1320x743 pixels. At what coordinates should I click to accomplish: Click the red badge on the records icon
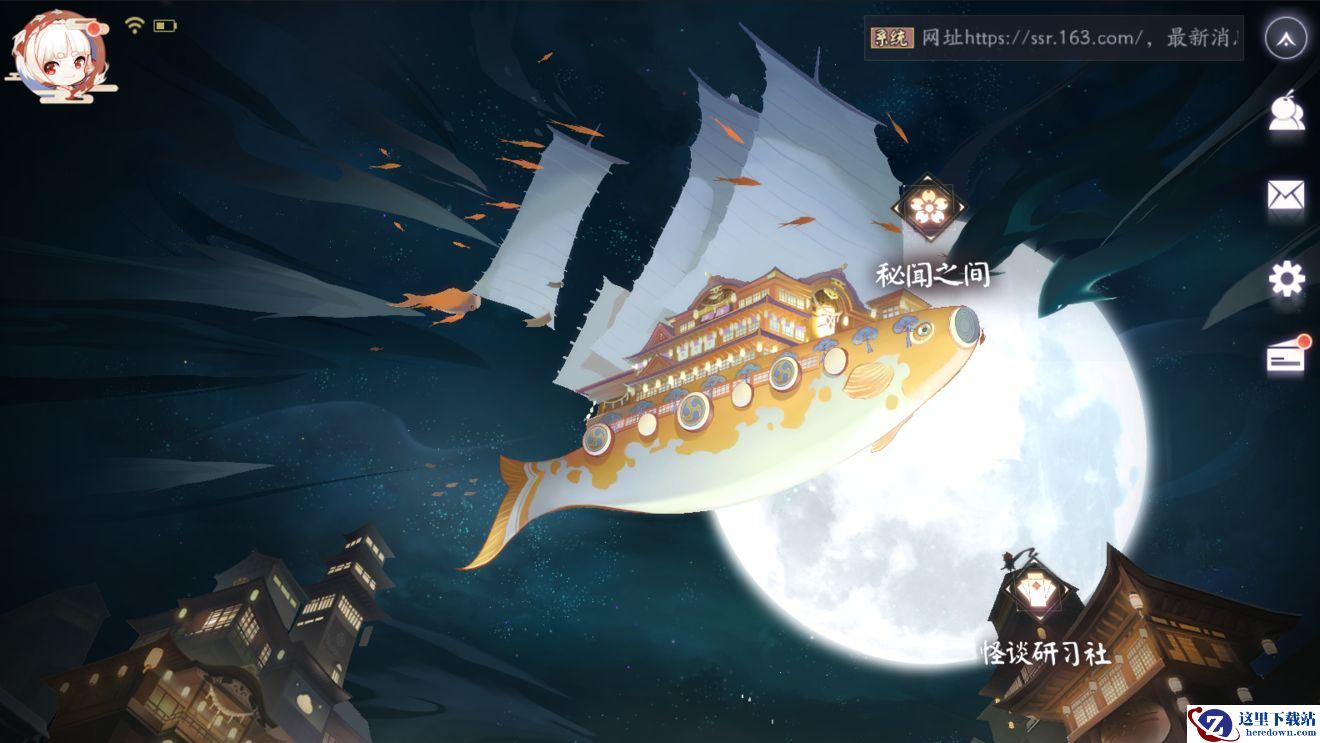click(x=1303, y=340)
